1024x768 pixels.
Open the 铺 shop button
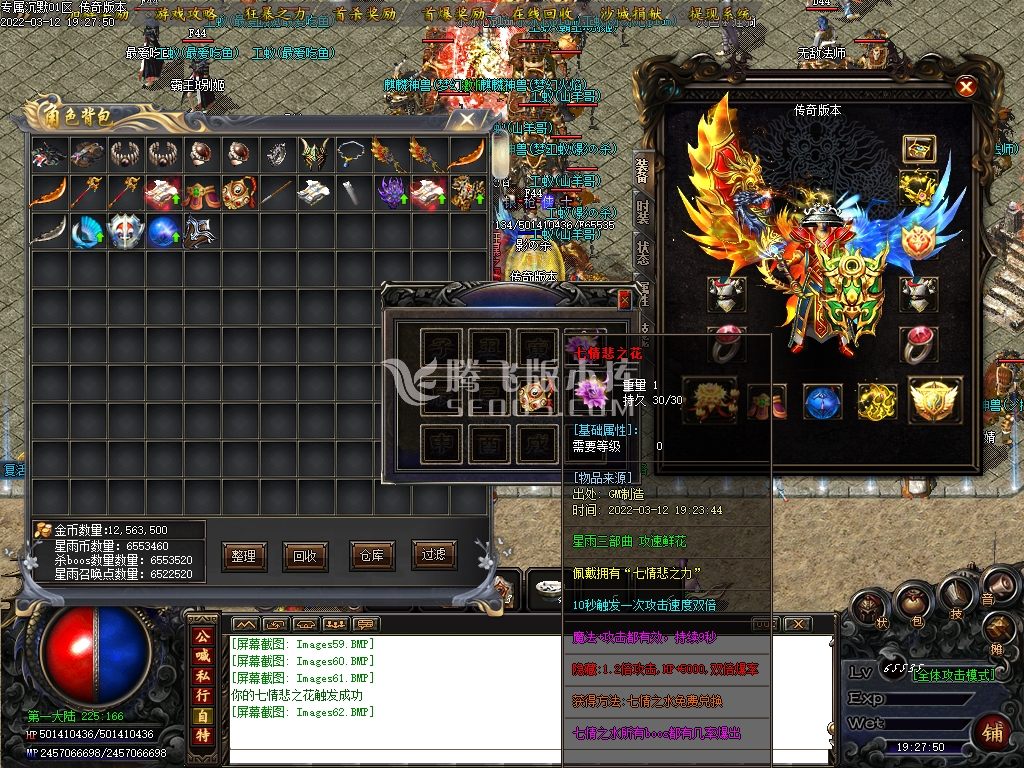pyautogui.click(x=993, y=732)
